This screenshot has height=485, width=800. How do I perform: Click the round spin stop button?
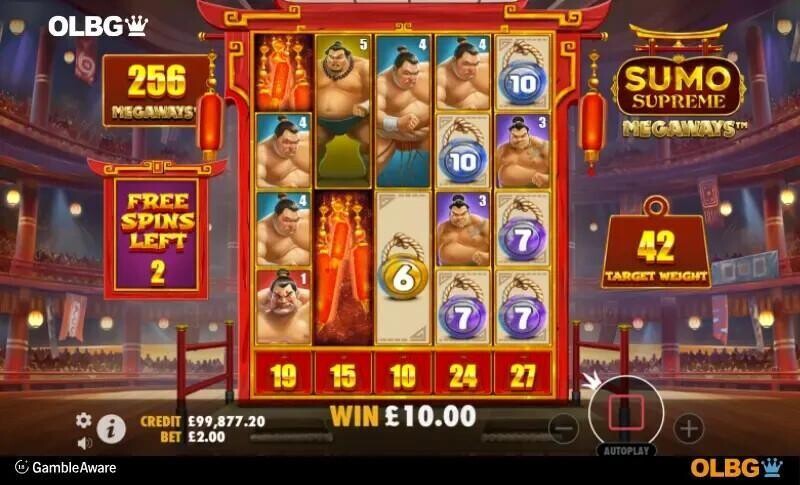pos(626,411)
